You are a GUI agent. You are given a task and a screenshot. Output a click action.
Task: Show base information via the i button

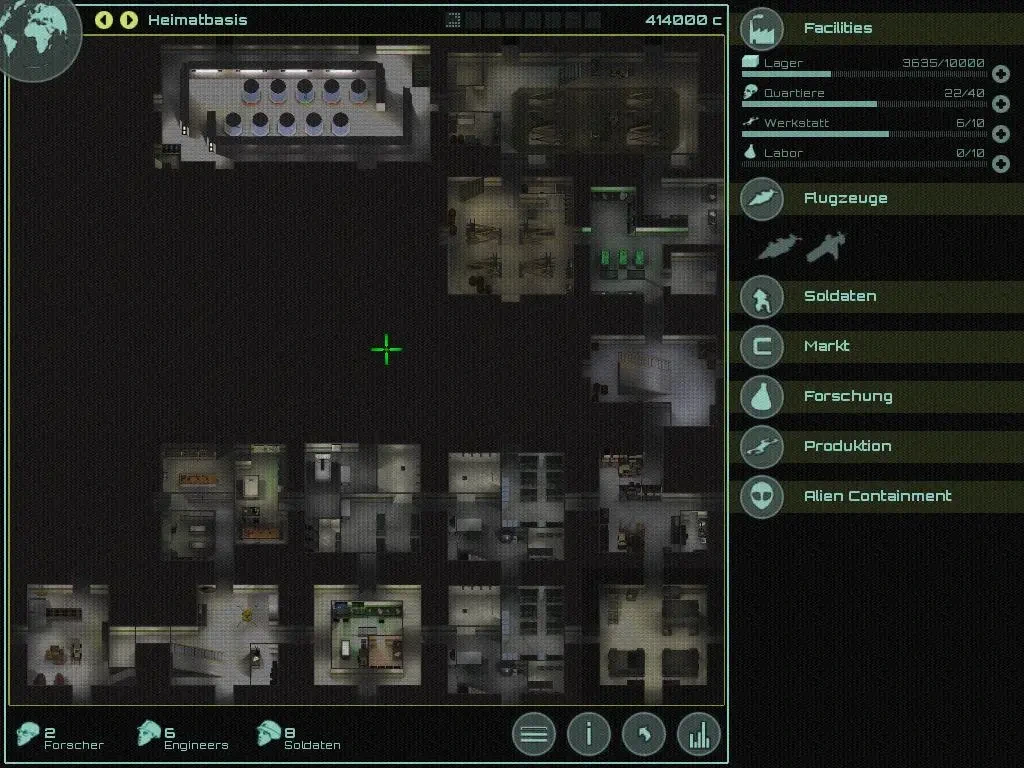pos(589,735)
